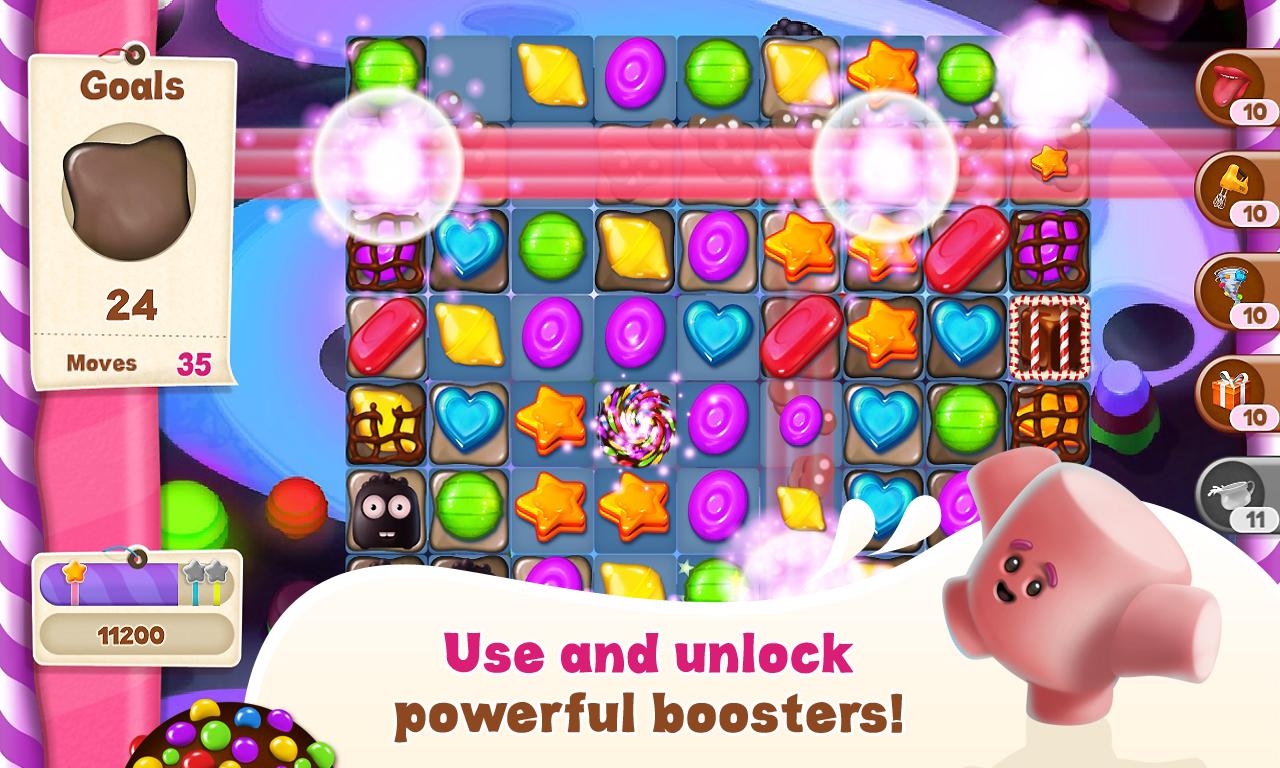Image resolution: width=1280 pixels, height=768 pixels.
Task: Tap the Goals panel header
Action: (131, 86)
